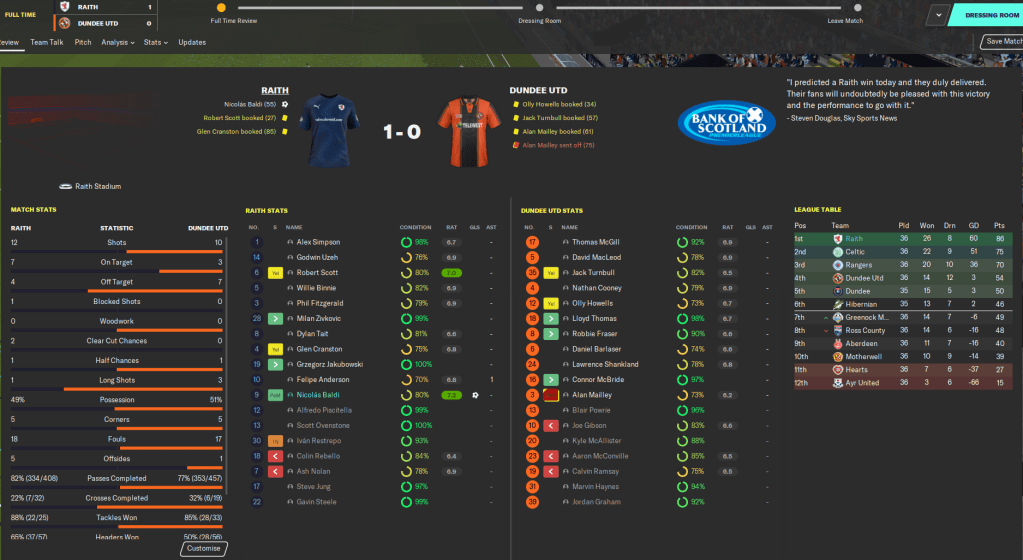This screenshot has height=560, width=1023.
Task: Switch to the Pitch tab
Action: click(x=83, y=42)
